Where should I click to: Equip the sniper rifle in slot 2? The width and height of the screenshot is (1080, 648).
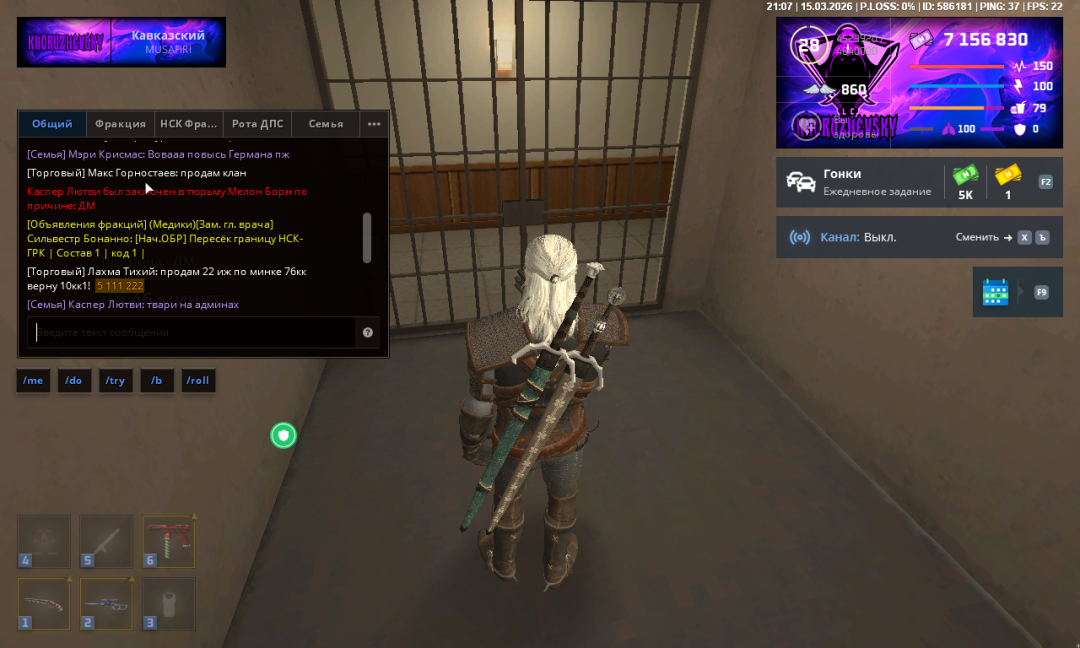(106, 604)
